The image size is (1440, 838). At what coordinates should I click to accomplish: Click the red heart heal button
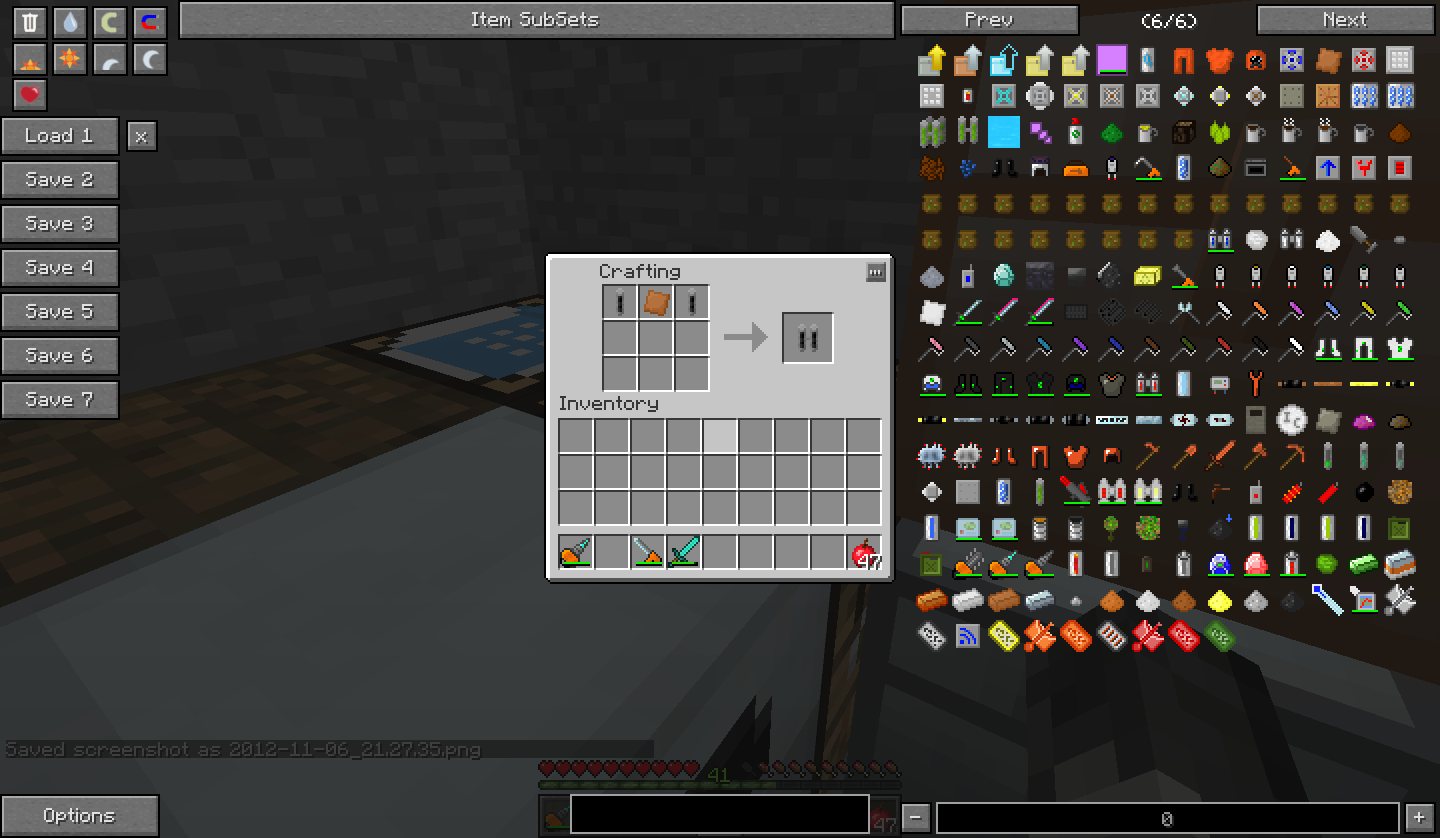click(30, 95)
